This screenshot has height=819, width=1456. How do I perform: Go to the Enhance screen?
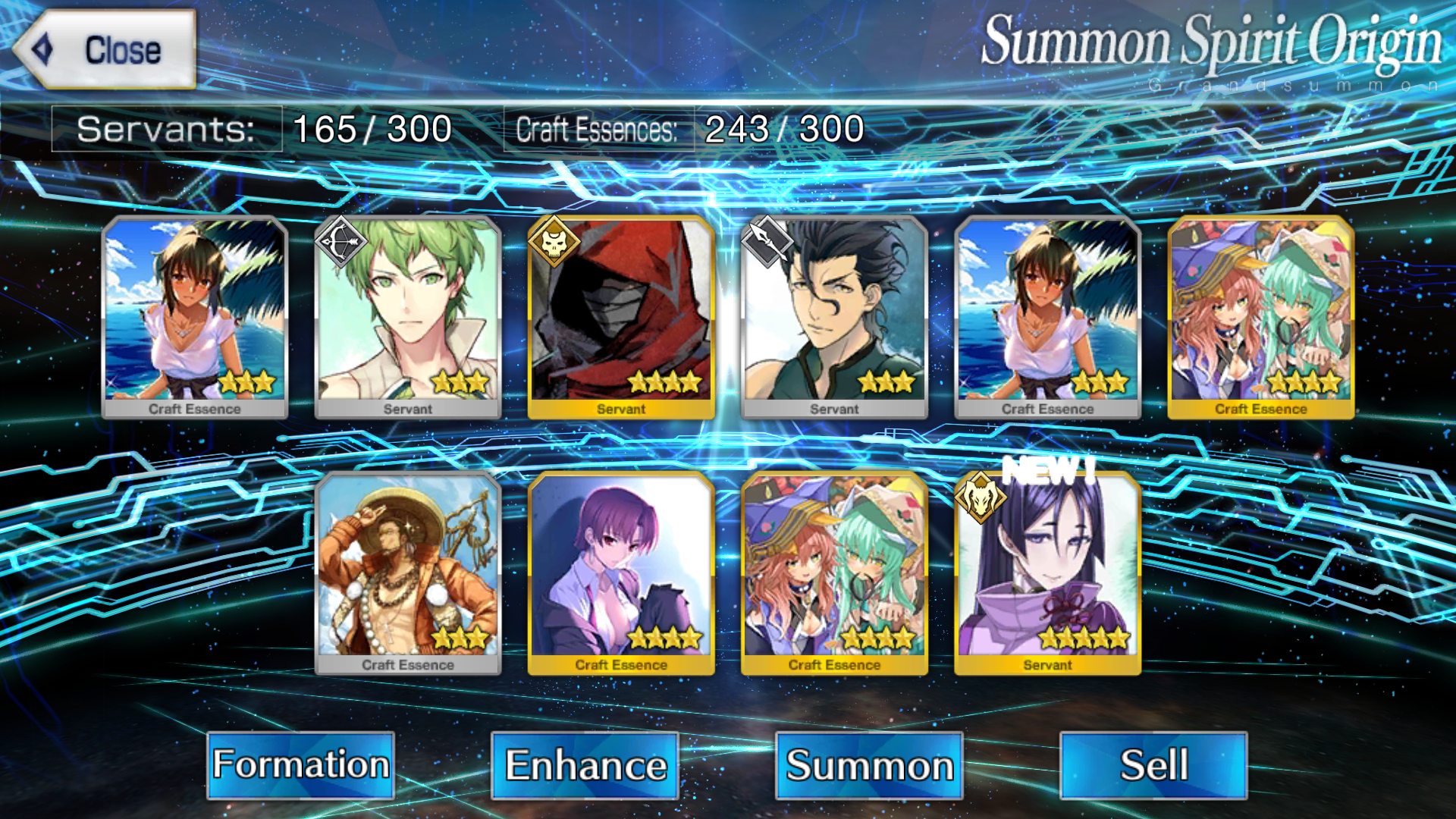pyautogui.click(x=585, y=764)
